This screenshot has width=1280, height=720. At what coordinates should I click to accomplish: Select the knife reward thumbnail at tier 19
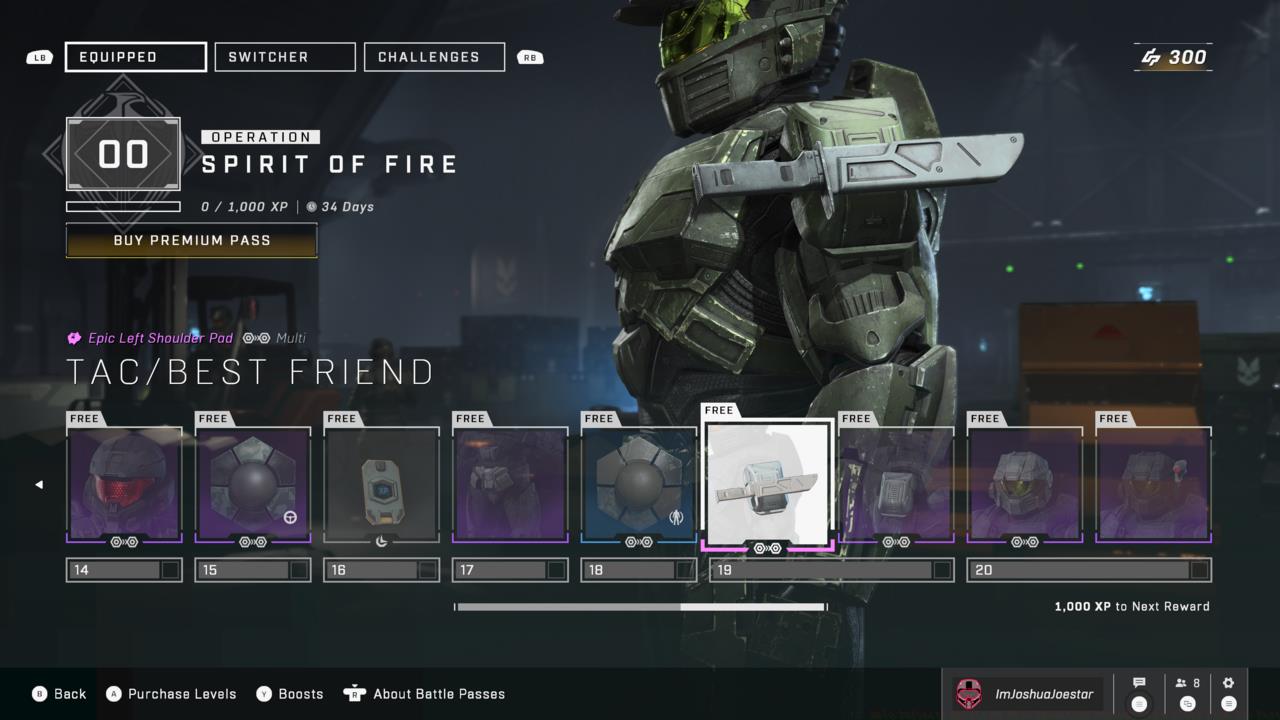[768, 483]
